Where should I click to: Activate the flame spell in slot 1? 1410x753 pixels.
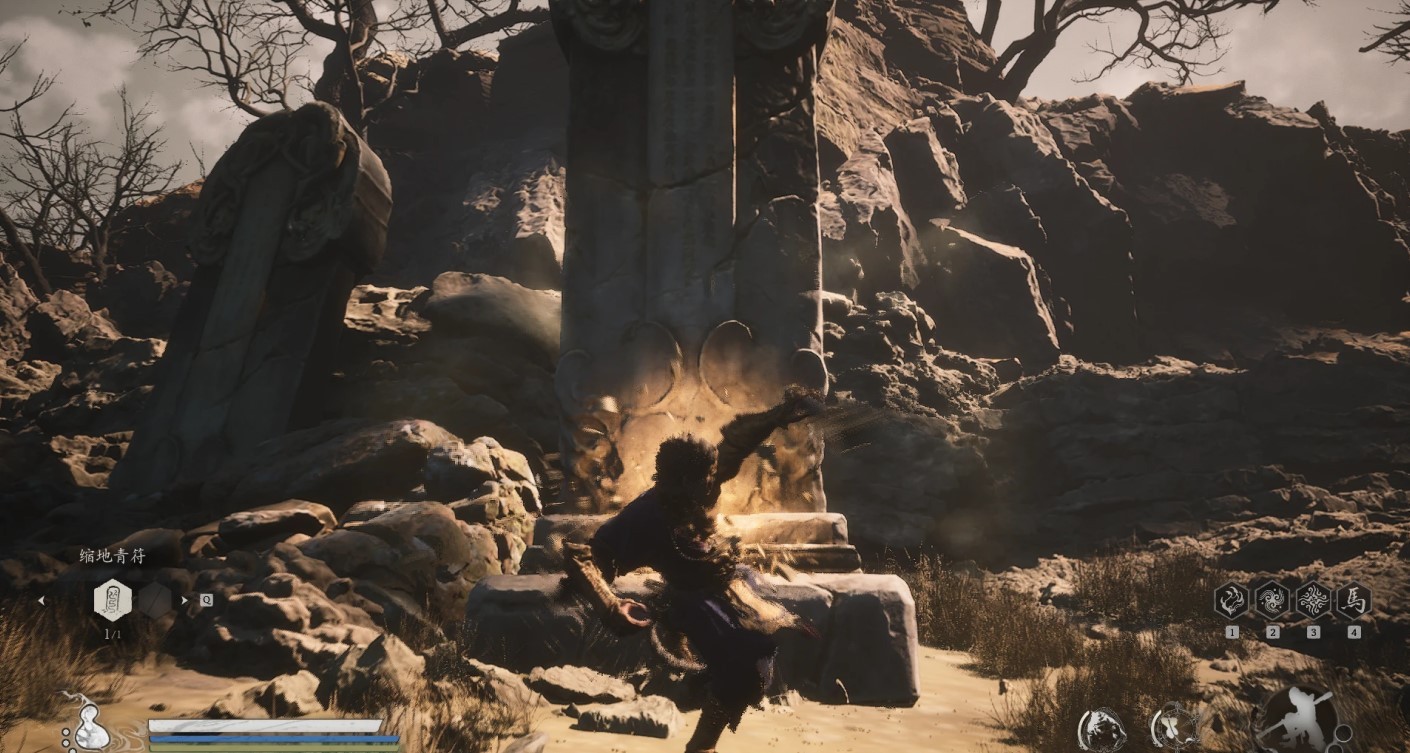(1231, 601)
